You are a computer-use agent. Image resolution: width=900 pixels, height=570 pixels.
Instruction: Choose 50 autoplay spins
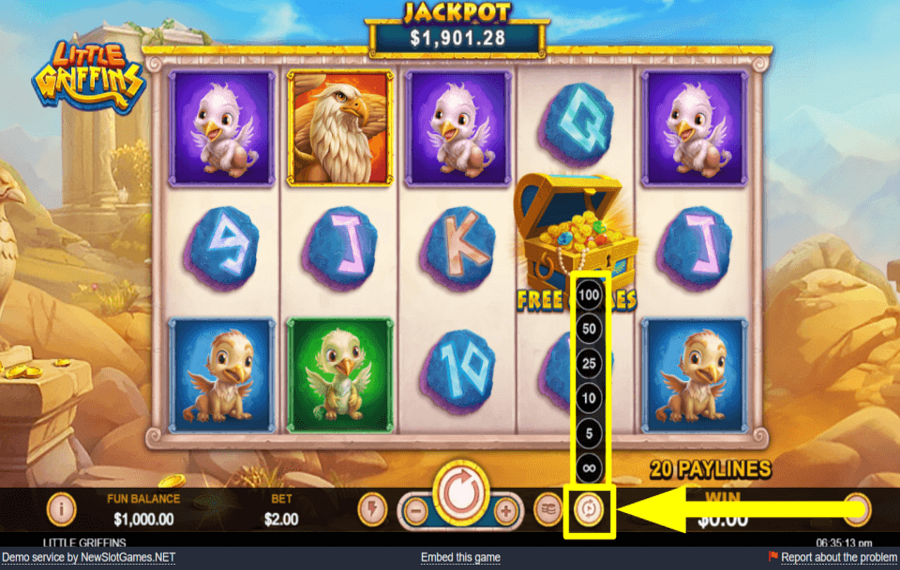(589, 330)
